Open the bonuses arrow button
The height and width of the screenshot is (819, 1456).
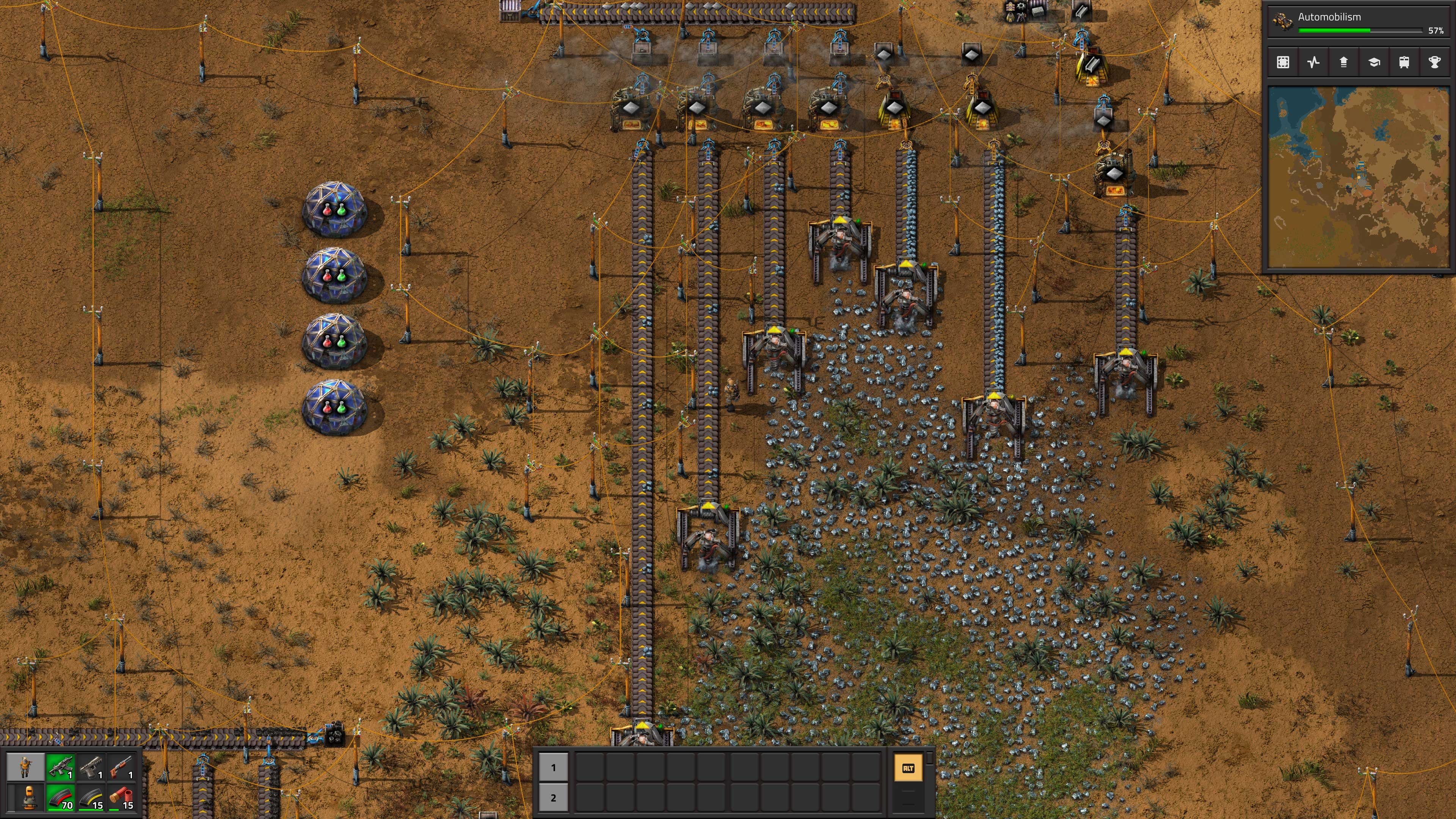[1343, 62]
